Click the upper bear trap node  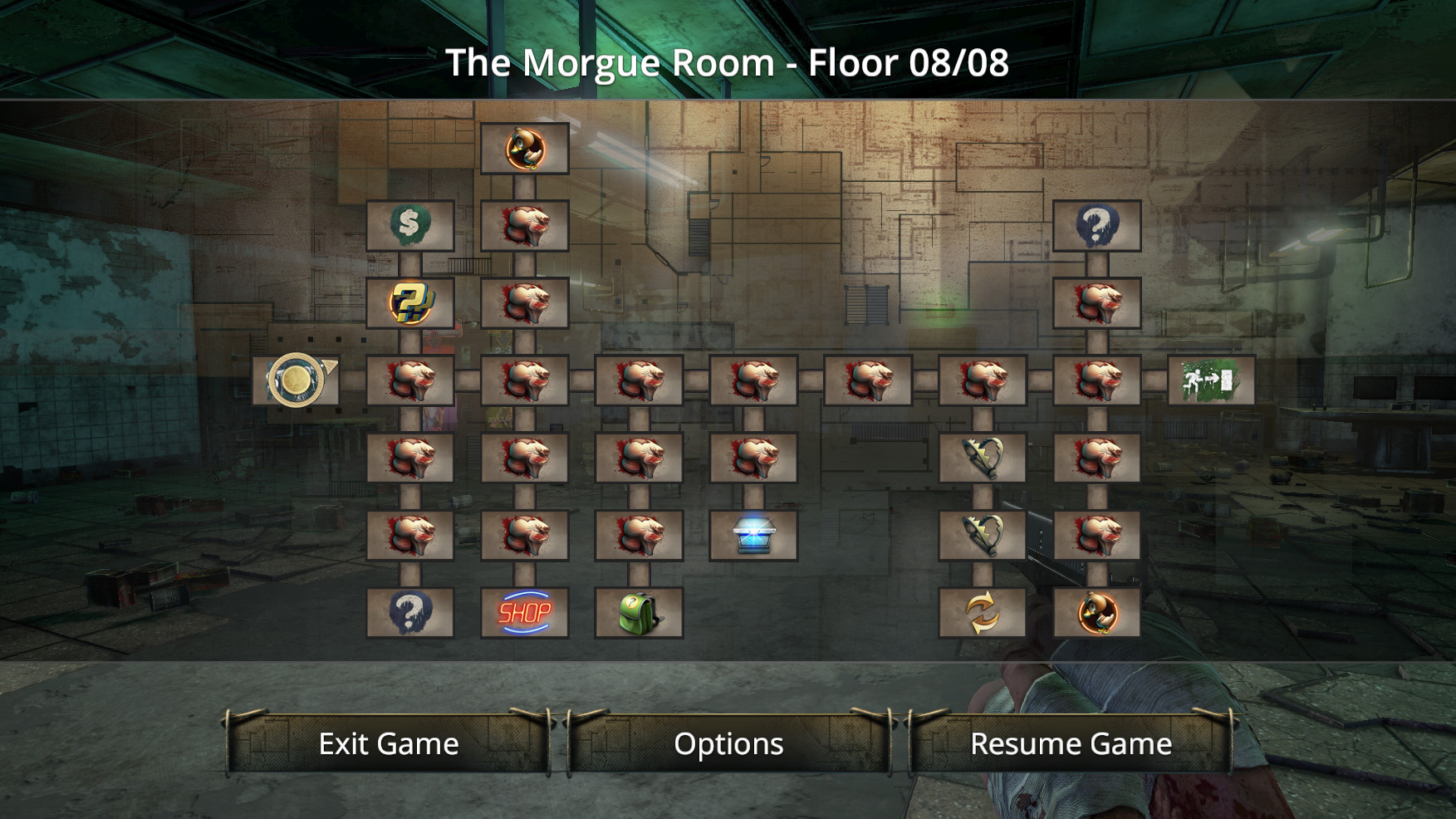pos(982,459)
